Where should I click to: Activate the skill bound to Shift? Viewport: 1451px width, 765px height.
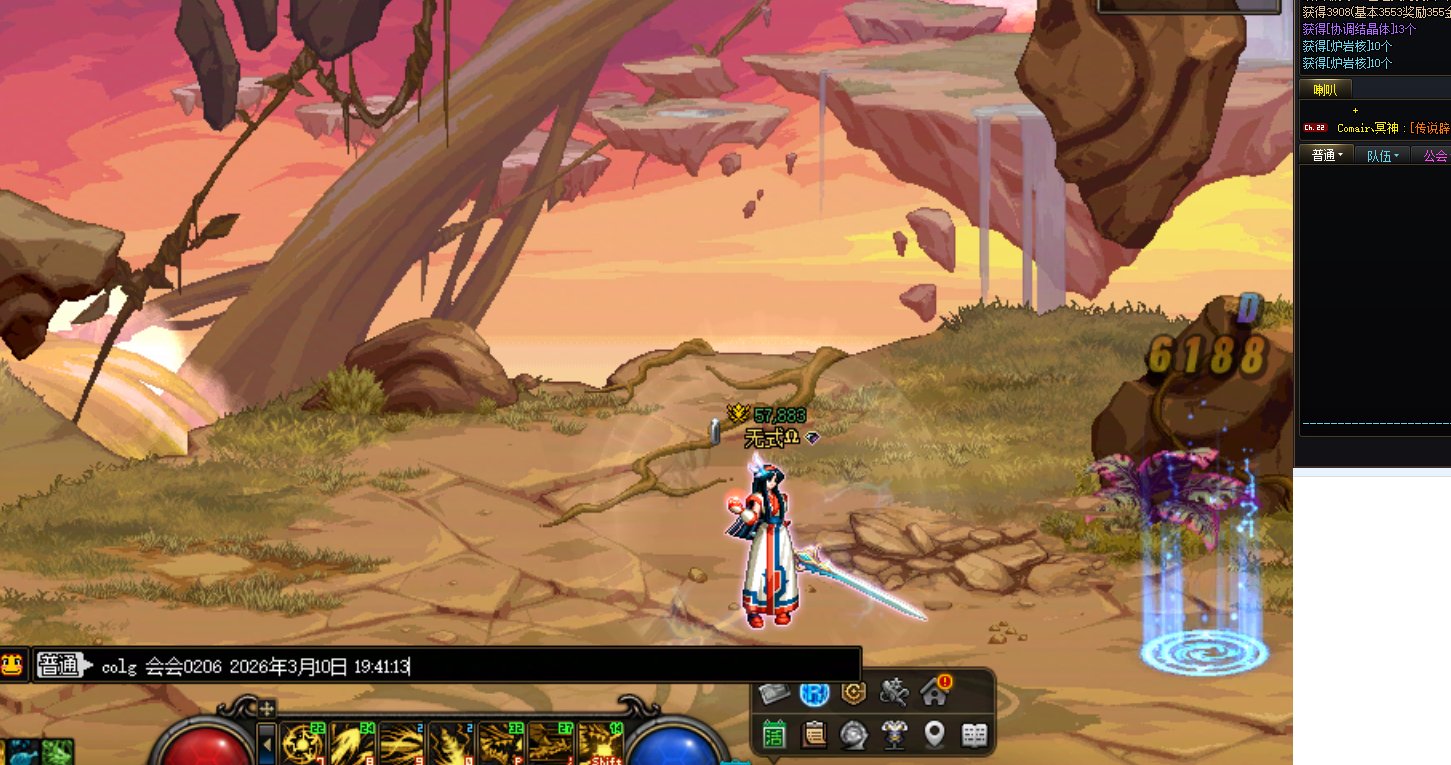601,744
